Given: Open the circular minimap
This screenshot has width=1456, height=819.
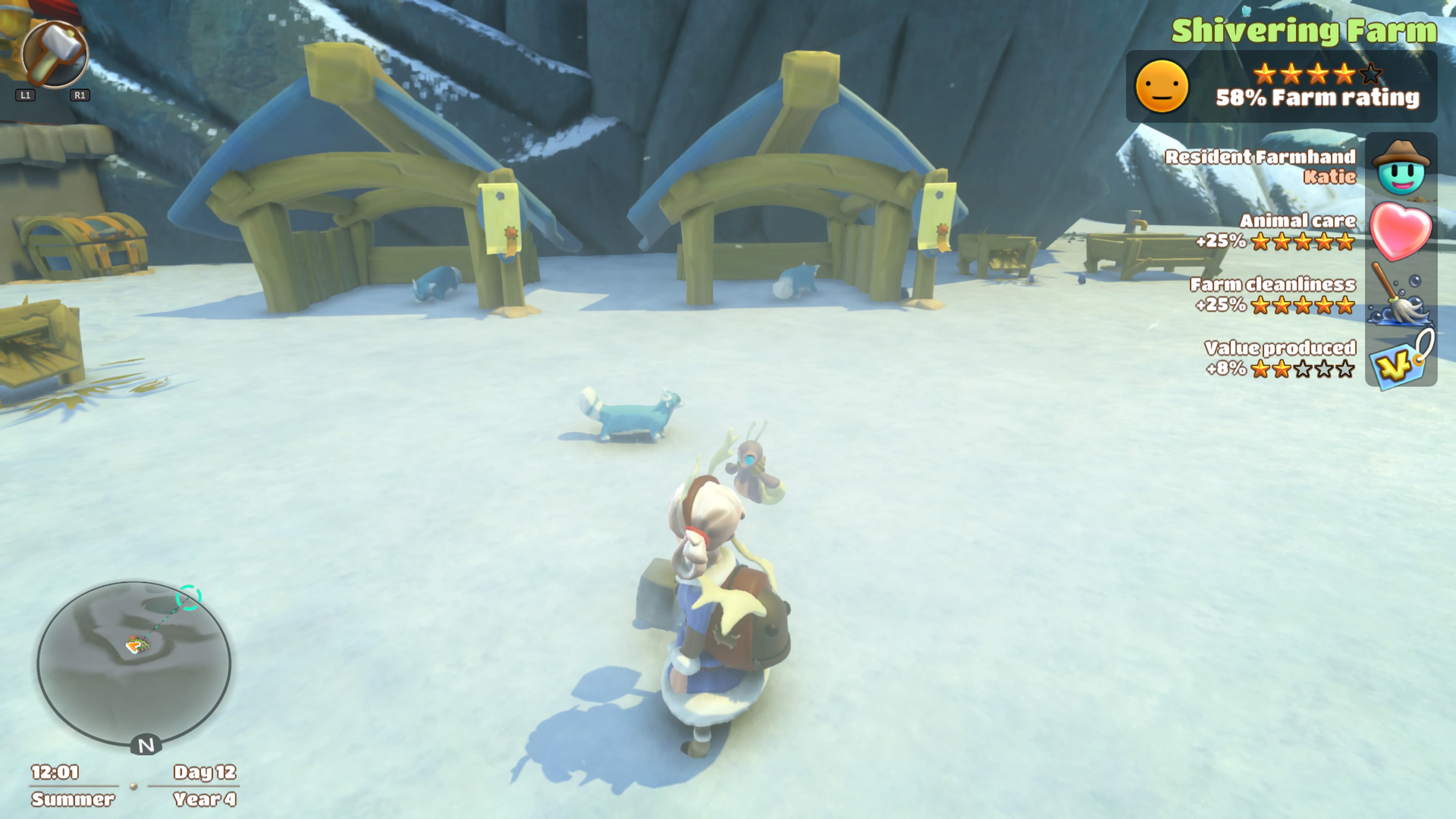Looking at the screenshot, I should point(134,662).
